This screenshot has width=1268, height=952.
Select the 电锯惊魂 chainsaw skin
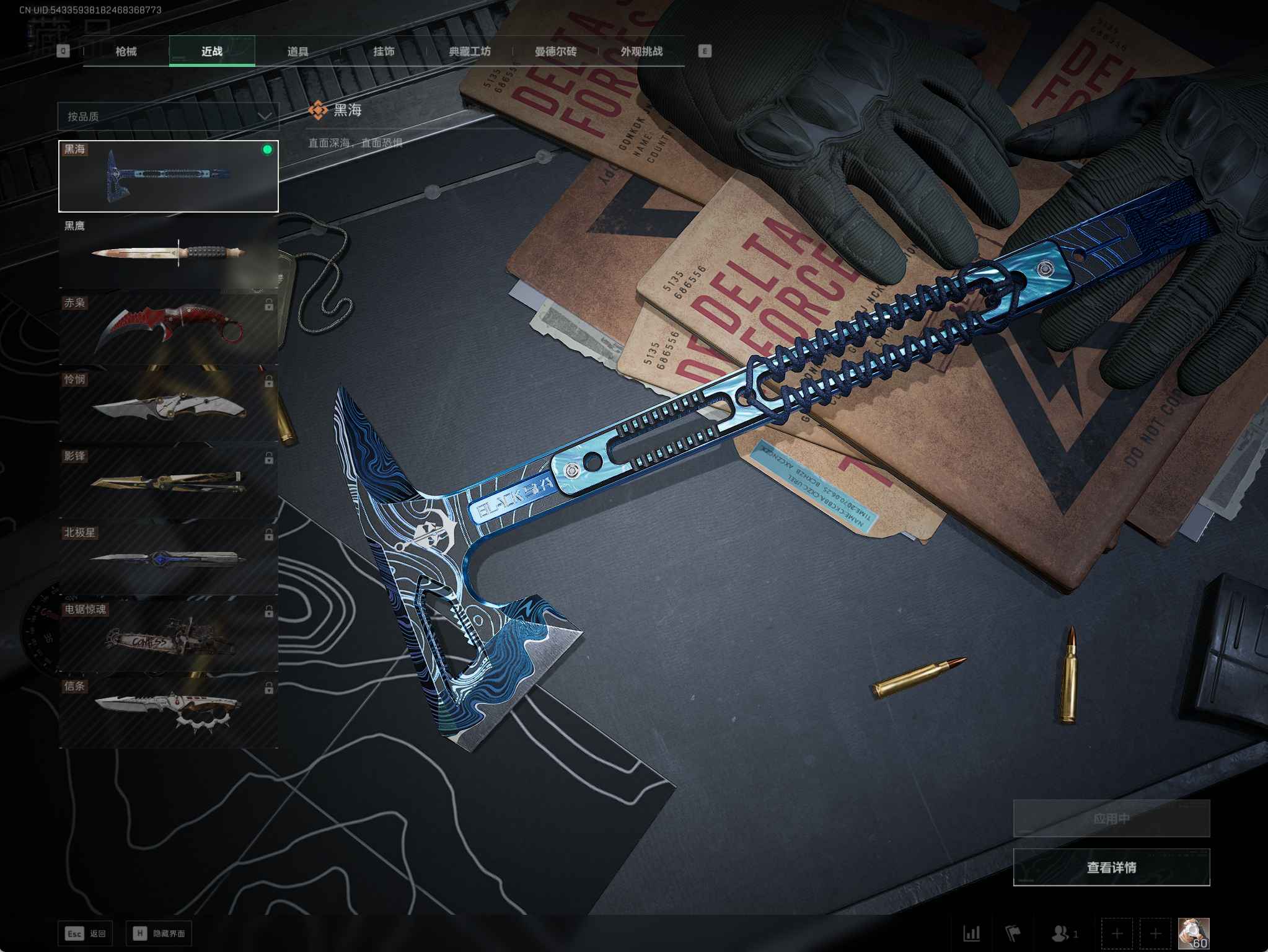(169, 636)
